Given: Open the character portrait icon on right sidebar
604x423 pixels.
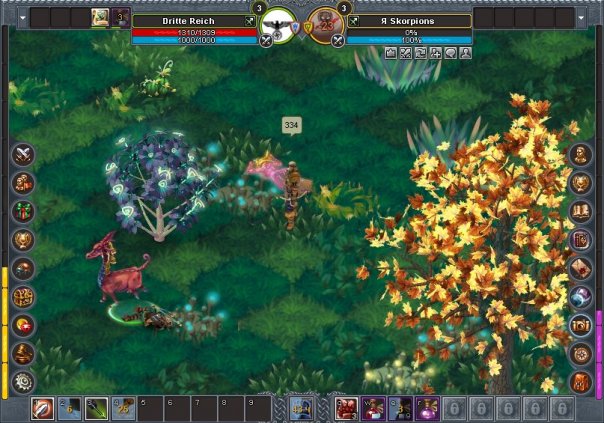Looking at the screenshot, I should 581,154.
